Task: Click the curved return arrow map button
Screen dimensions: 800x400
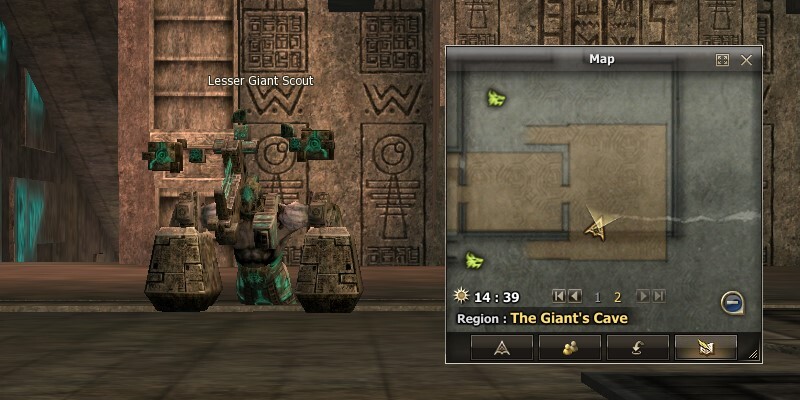Action: pos(637,347)
